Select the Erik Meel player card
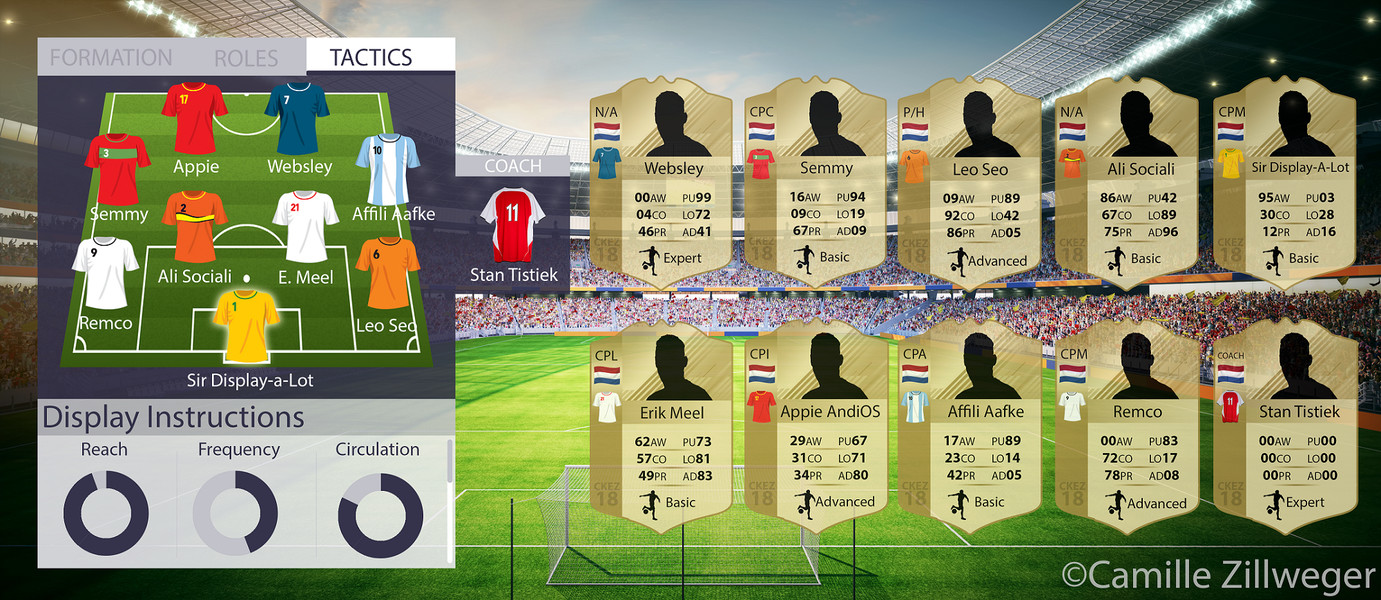This screenshot has height=600, width=1381. tap(659, 420)
